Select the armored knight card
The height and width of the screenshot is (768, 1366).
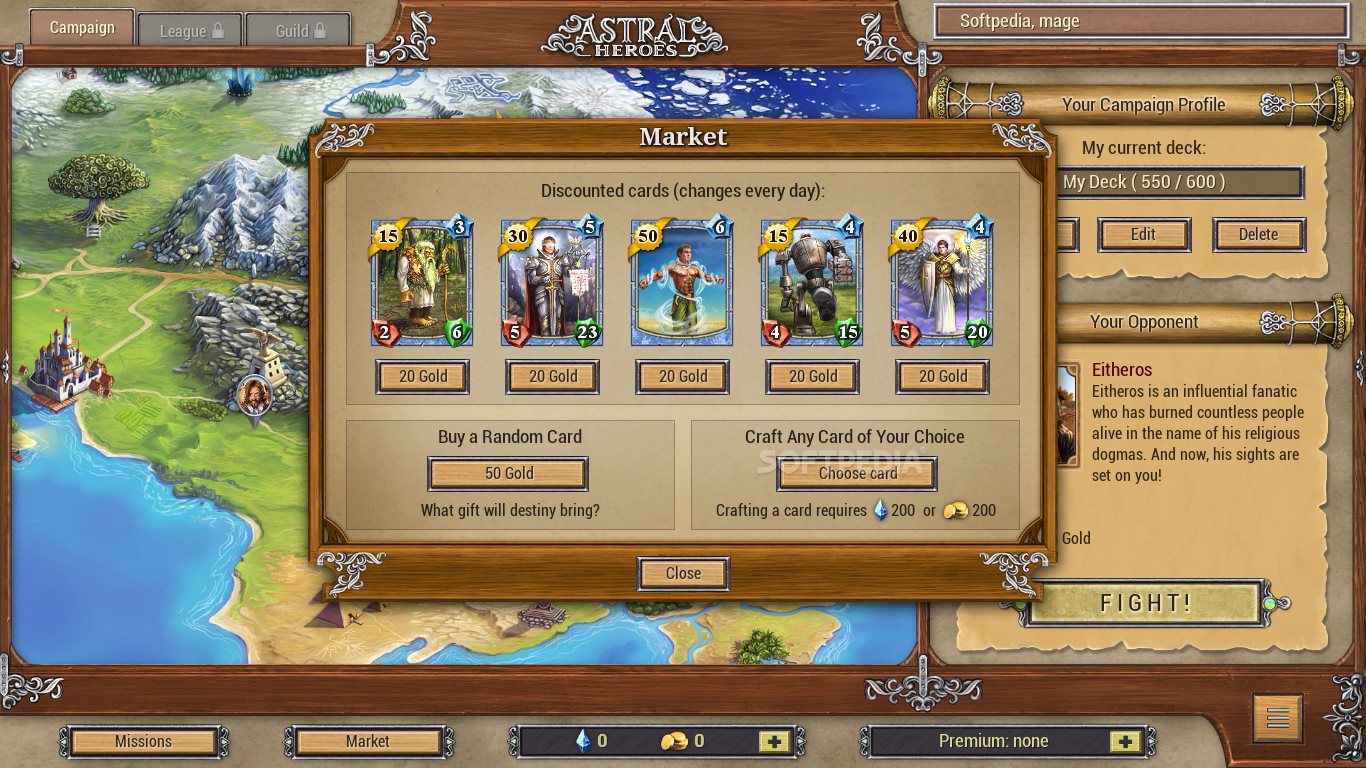click(x=552, y=283)
